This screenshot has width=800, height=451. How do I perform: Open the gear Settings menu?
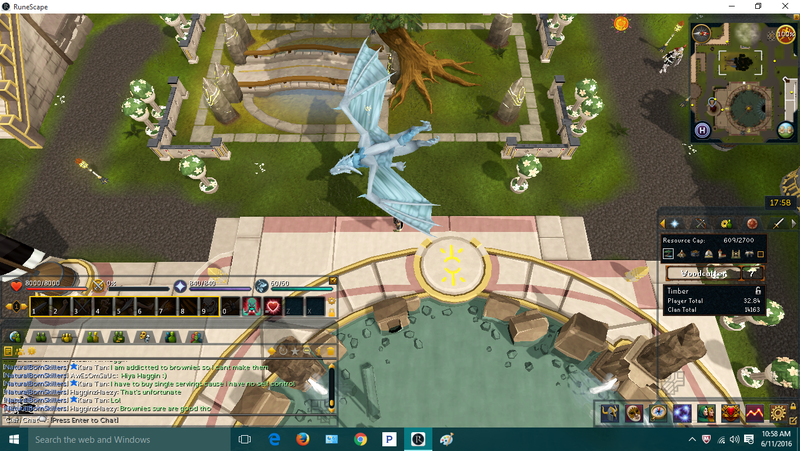(778, 413)
